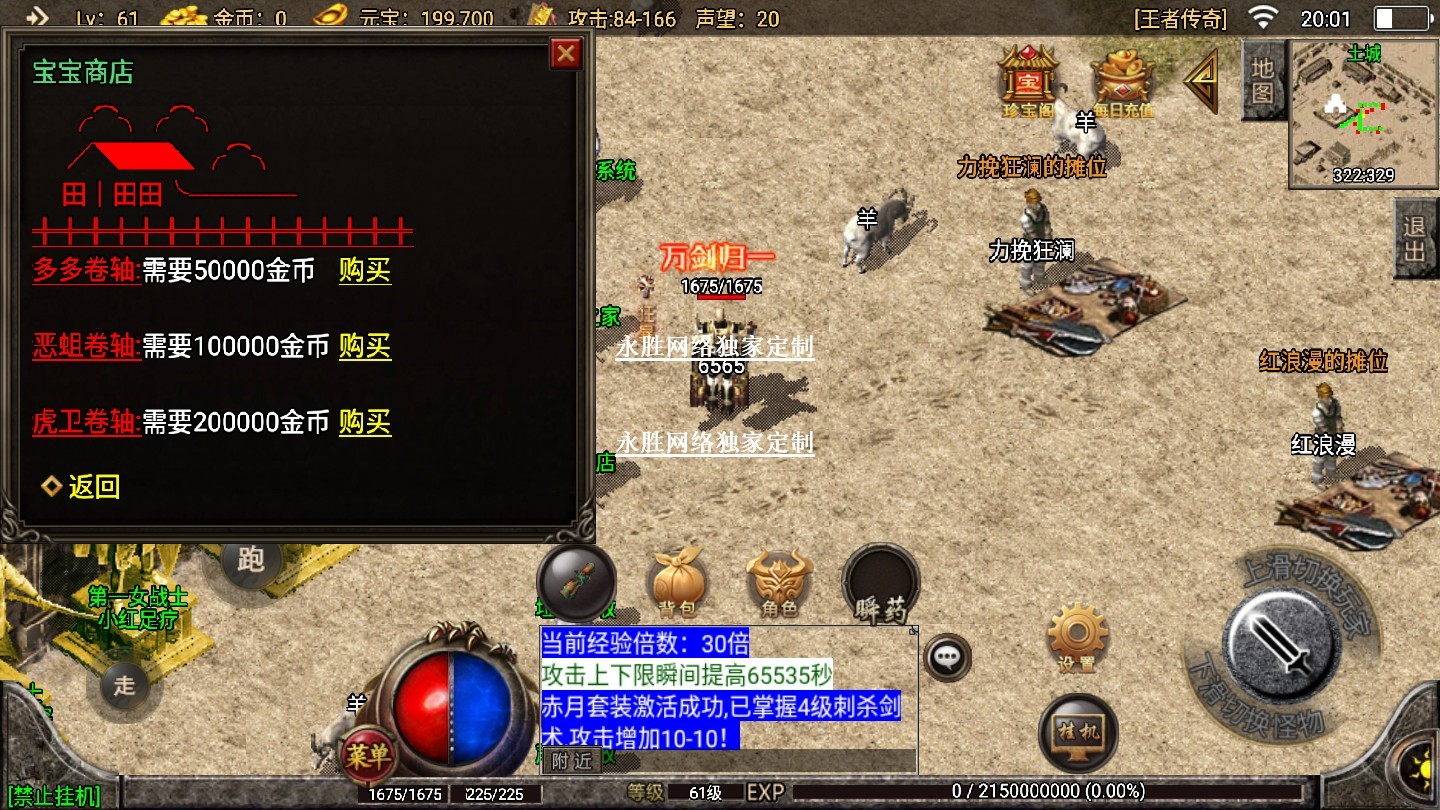
Task: Open the 设置 settings gear
Action: point(1076,635)
